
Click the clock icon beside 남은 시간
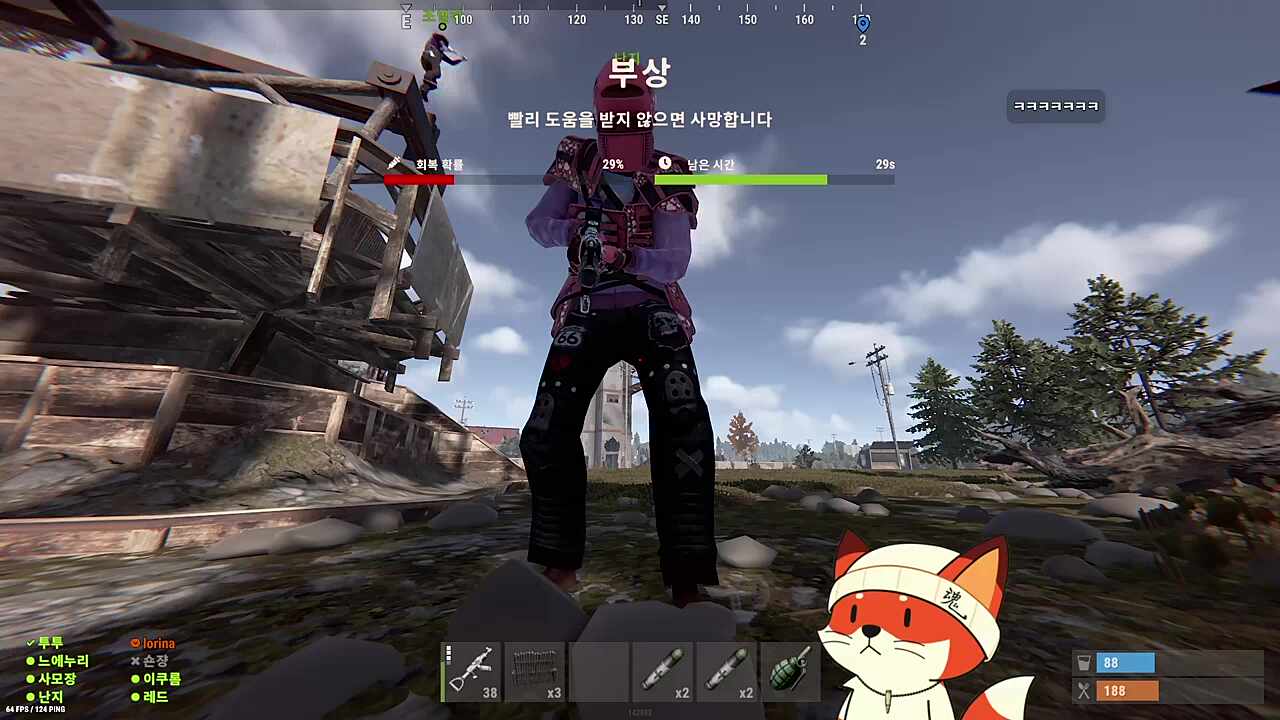tap(664, 164)
